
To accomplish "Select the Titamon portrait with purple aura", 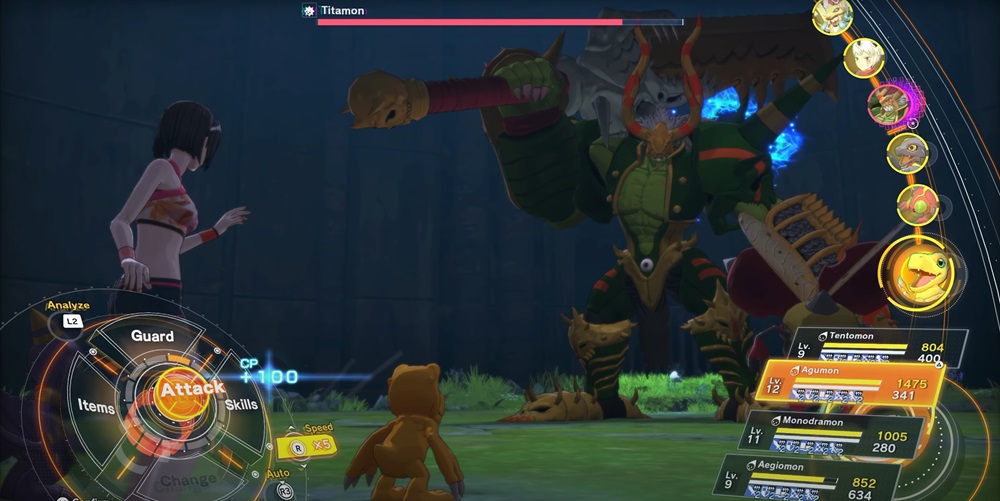I will click(x=886, y=104).
